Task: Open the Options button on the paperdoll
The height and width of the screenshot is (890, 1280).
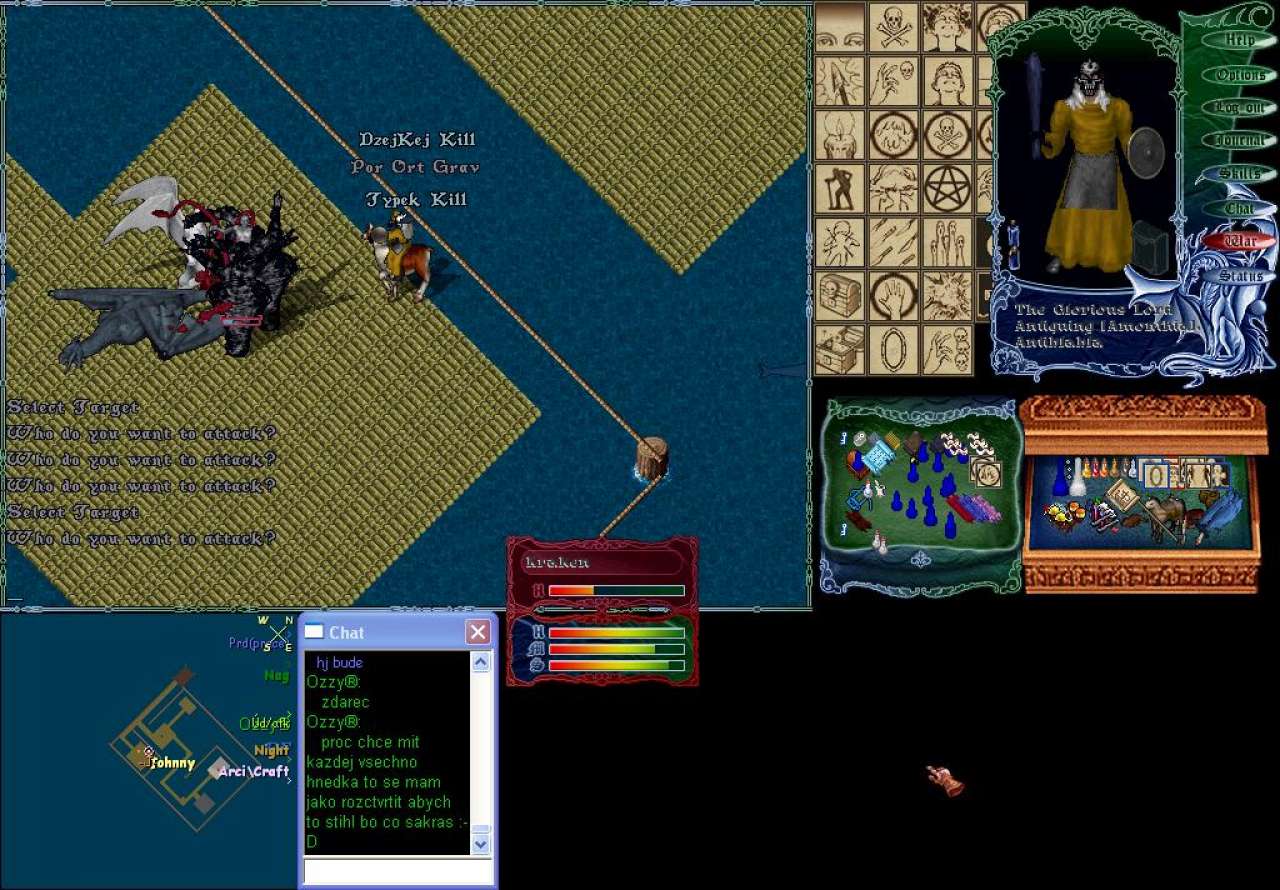Action: [1240, 75]
